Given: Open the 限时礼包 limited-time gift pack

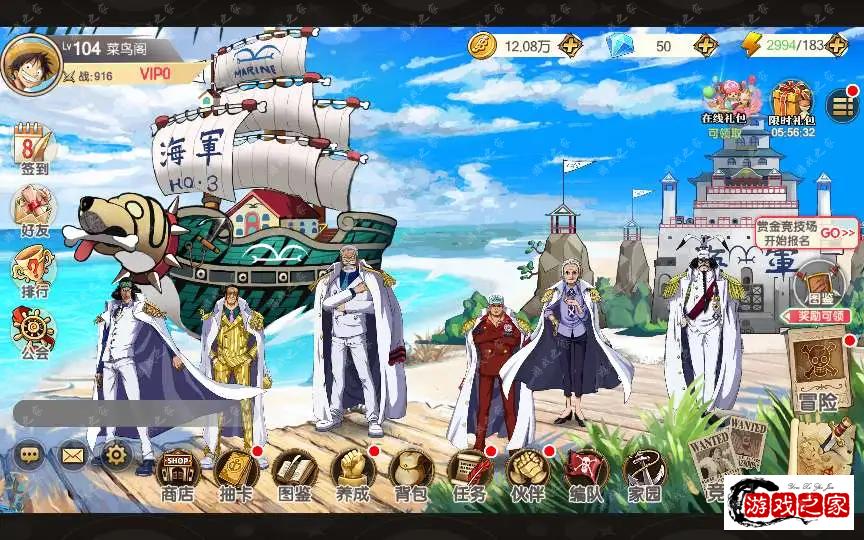Looking at the screenshot, I should coord(792,105).
